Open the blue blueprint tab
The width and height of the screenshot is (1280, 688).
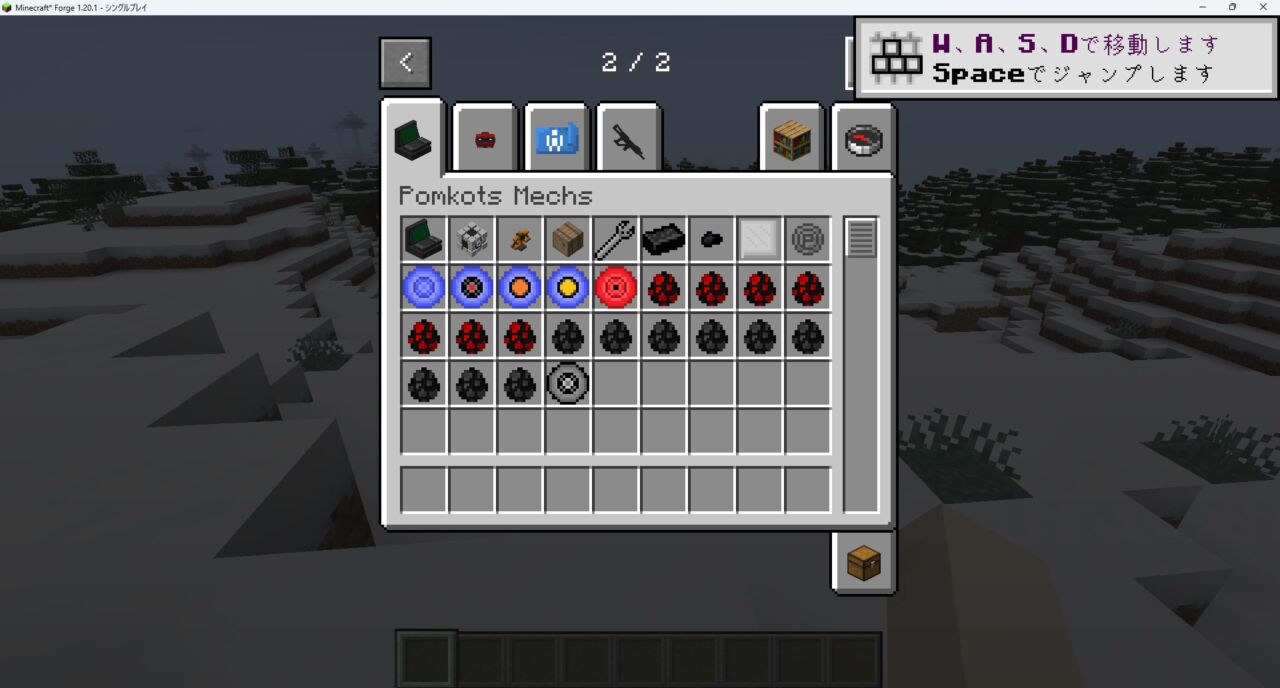(557, 139)
